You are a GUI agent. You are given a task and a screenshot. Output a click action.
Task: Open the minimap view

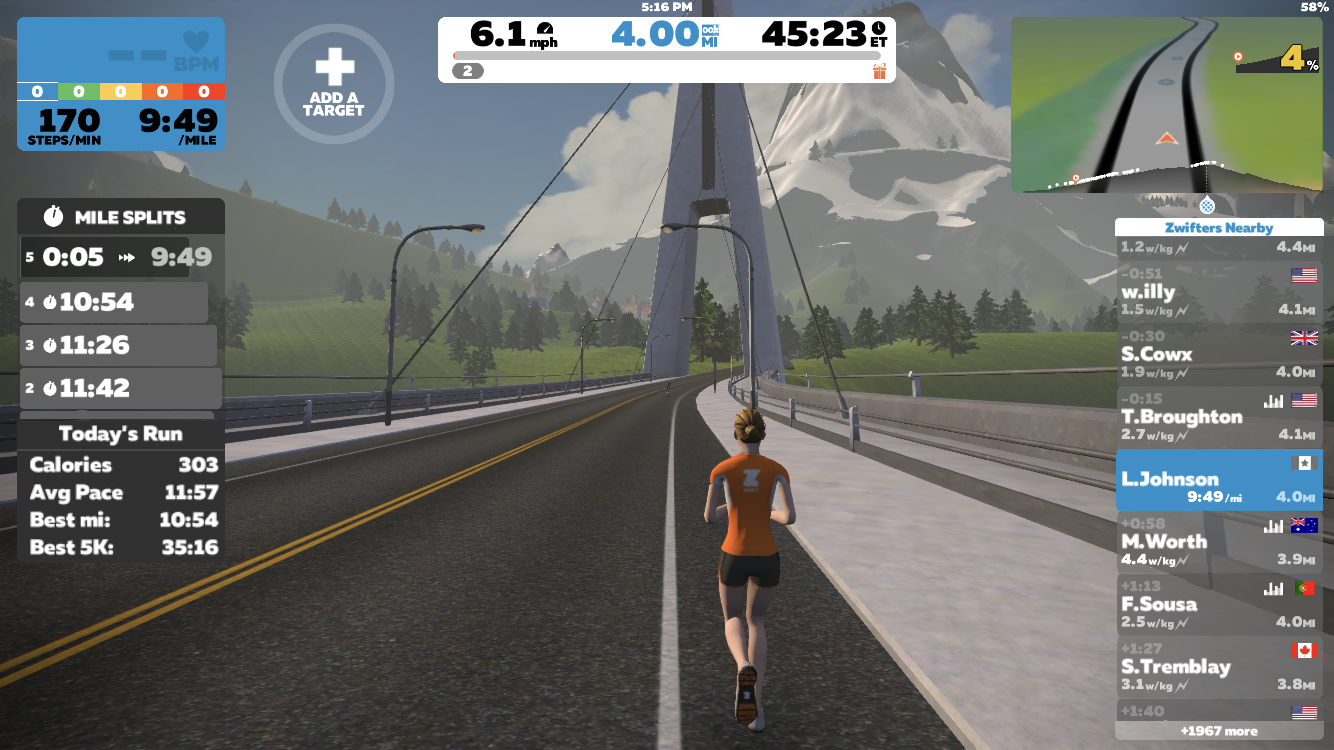(1165, 105)
